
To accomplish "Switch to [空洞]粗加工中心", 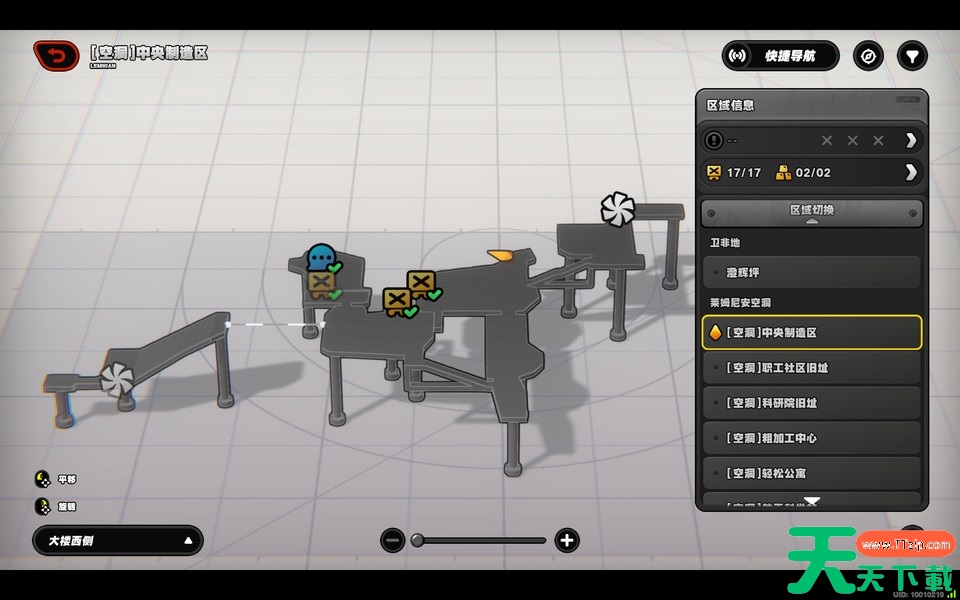I will [x=811, y=438].
